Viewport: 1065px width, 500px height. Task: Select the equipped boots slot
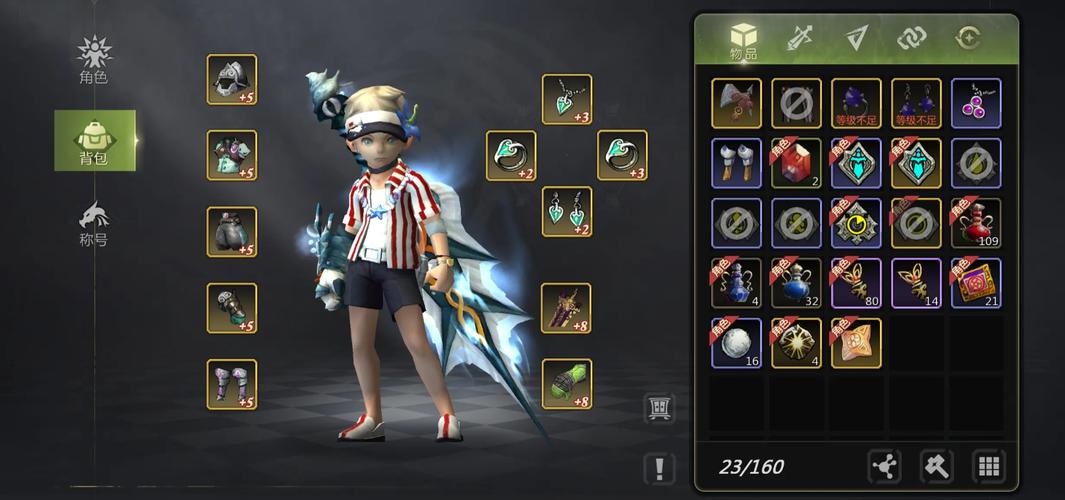pyautogui.click(x=232, y=384)
